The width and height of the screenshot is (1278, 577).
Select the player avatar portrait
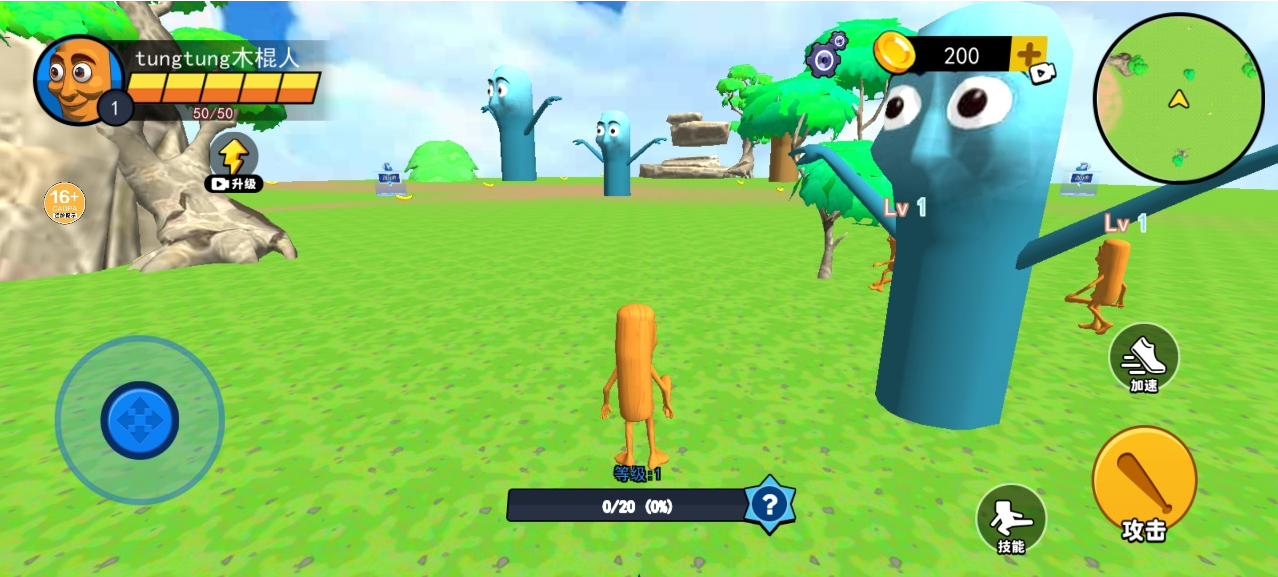click(77, 79)
